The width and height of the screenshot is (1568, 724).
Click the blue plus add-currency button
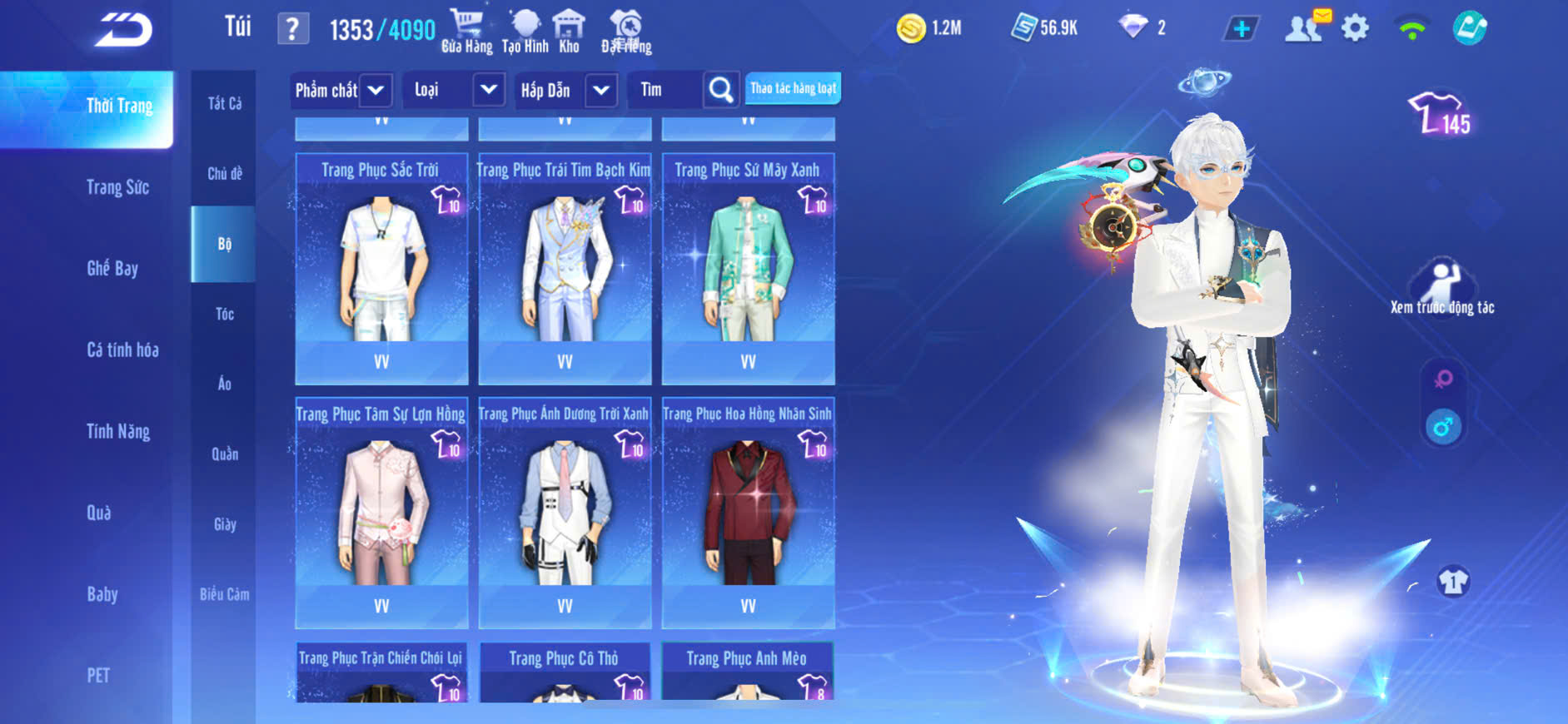pos(1241,29)
